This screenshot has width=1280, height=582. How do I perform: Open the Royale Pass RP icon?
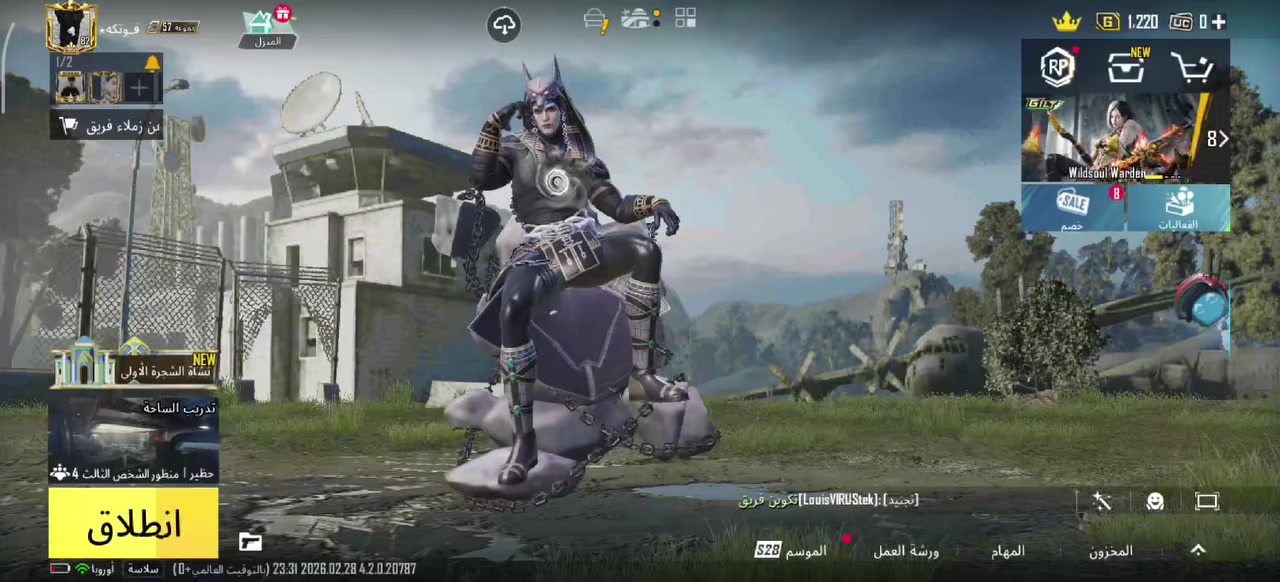coord(1057,67)
